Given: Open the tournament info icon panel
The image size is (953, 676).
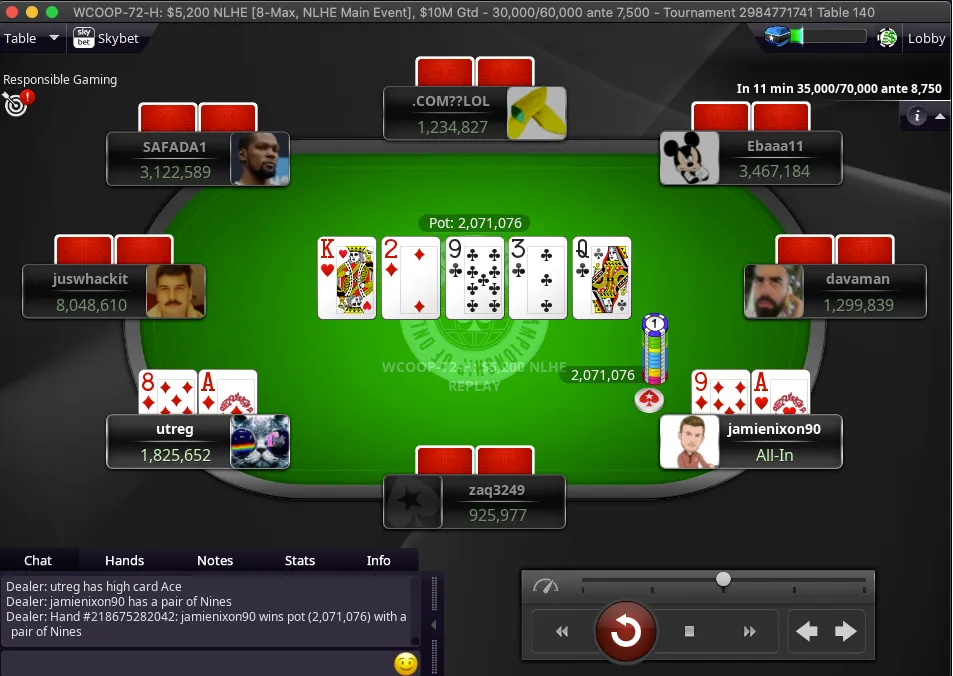Looking at the screenshot, I should point(916,117).
